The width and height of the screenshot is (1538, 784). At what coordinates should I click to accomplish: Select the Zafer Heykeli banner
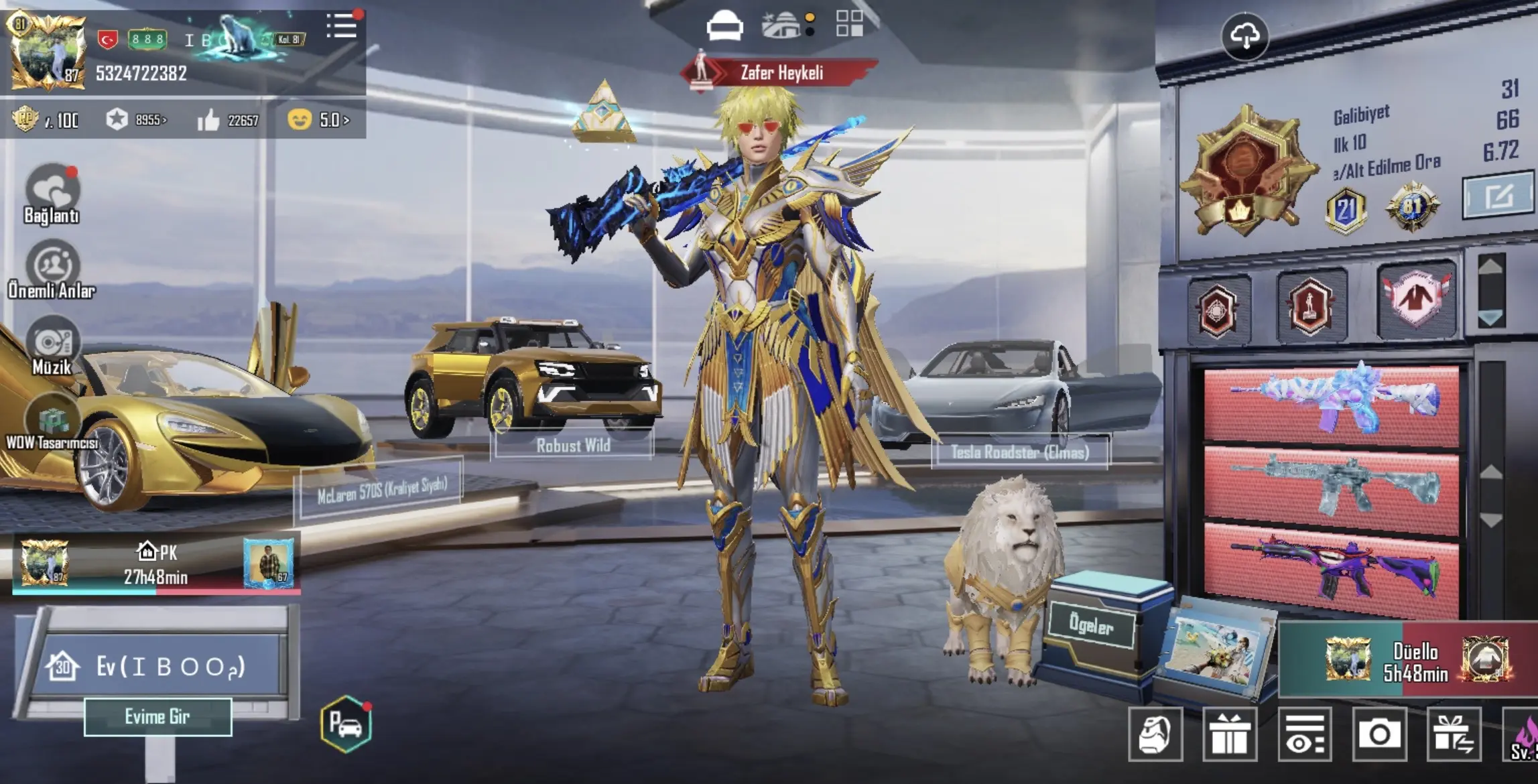[780, 72]
